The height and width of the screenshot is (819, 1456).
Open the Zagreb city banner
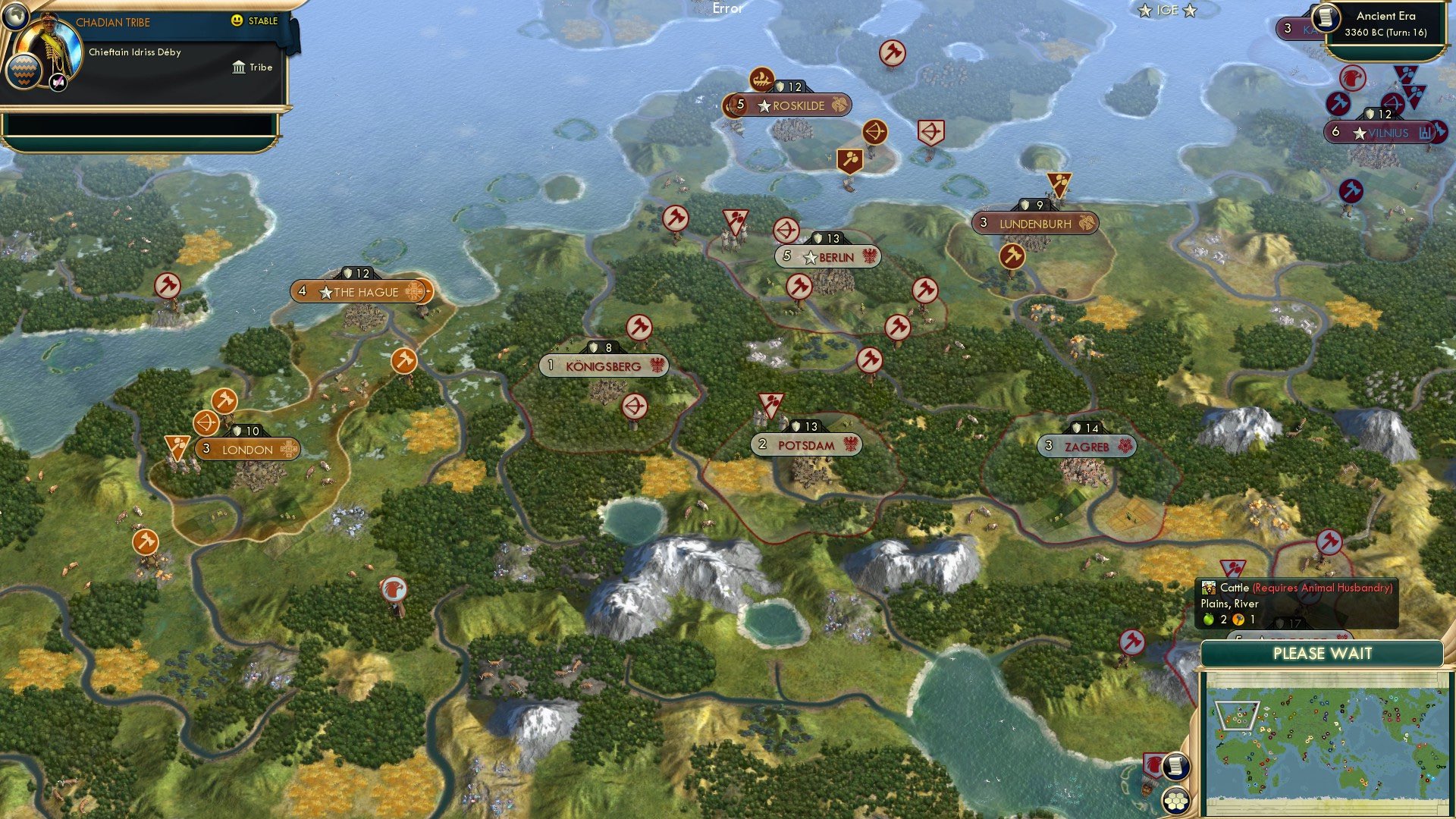click(x=1086, y=447)
